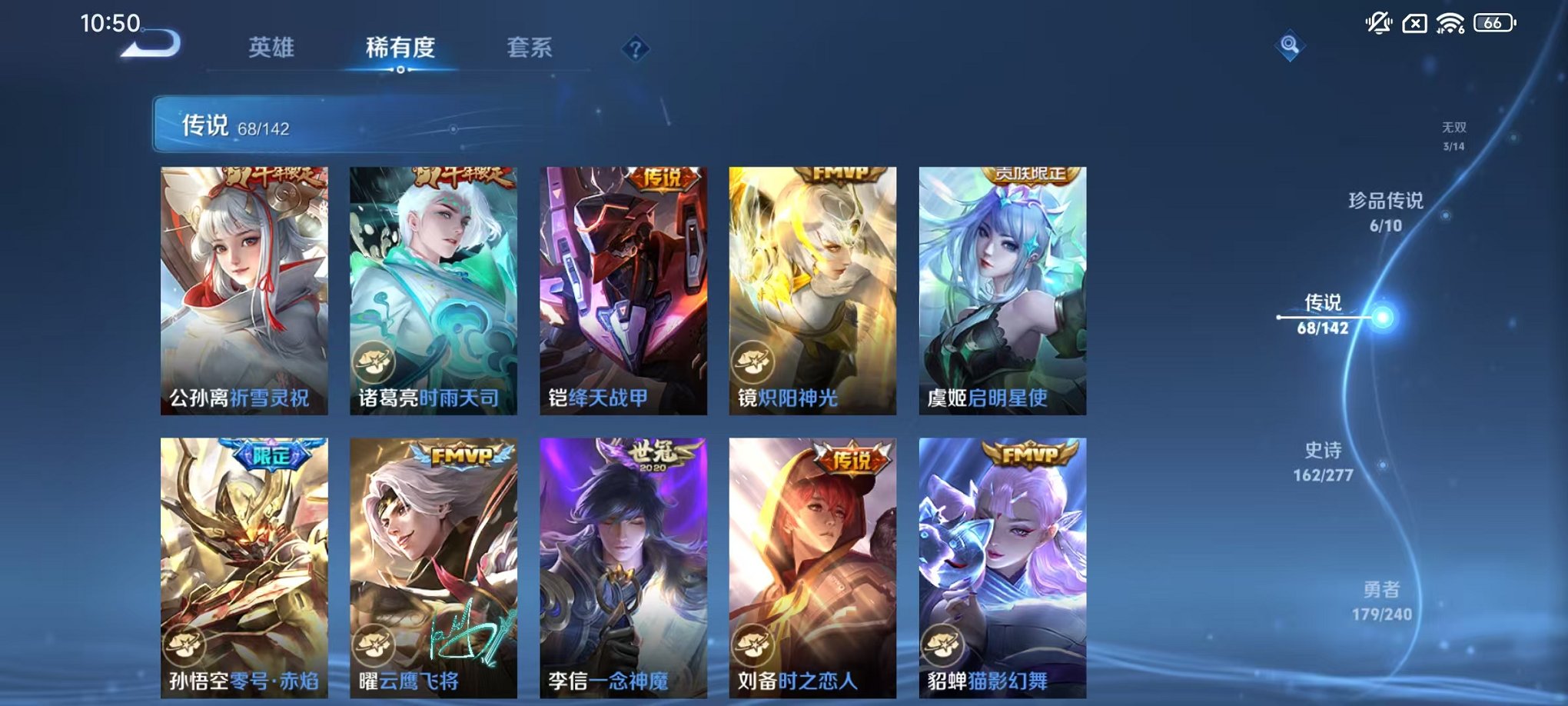
Task: Tap the mute indicator in the status bar
Action: [x=1380, y=22]
